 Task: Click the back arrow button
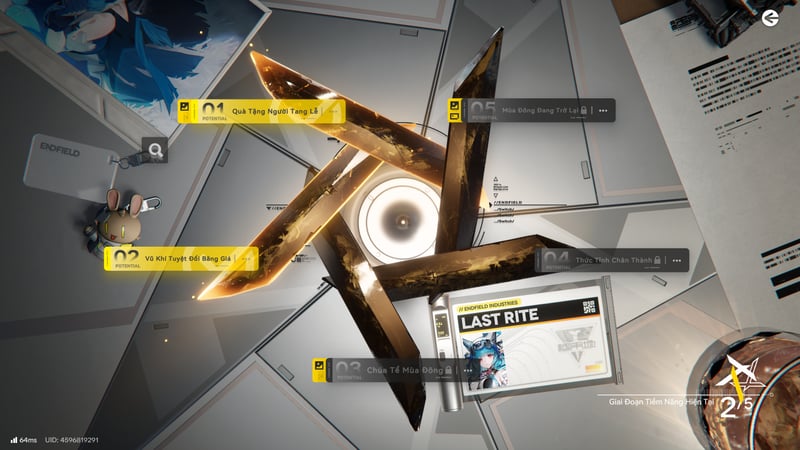tap(769, 18)
